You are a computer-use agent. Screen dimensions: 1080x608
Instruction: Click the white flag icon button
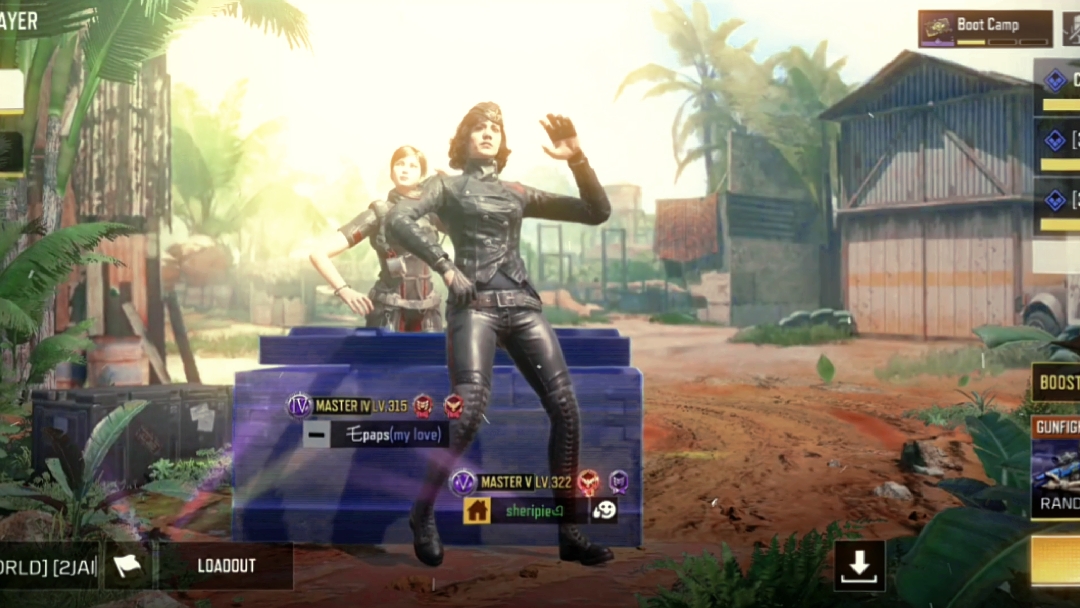128,566
